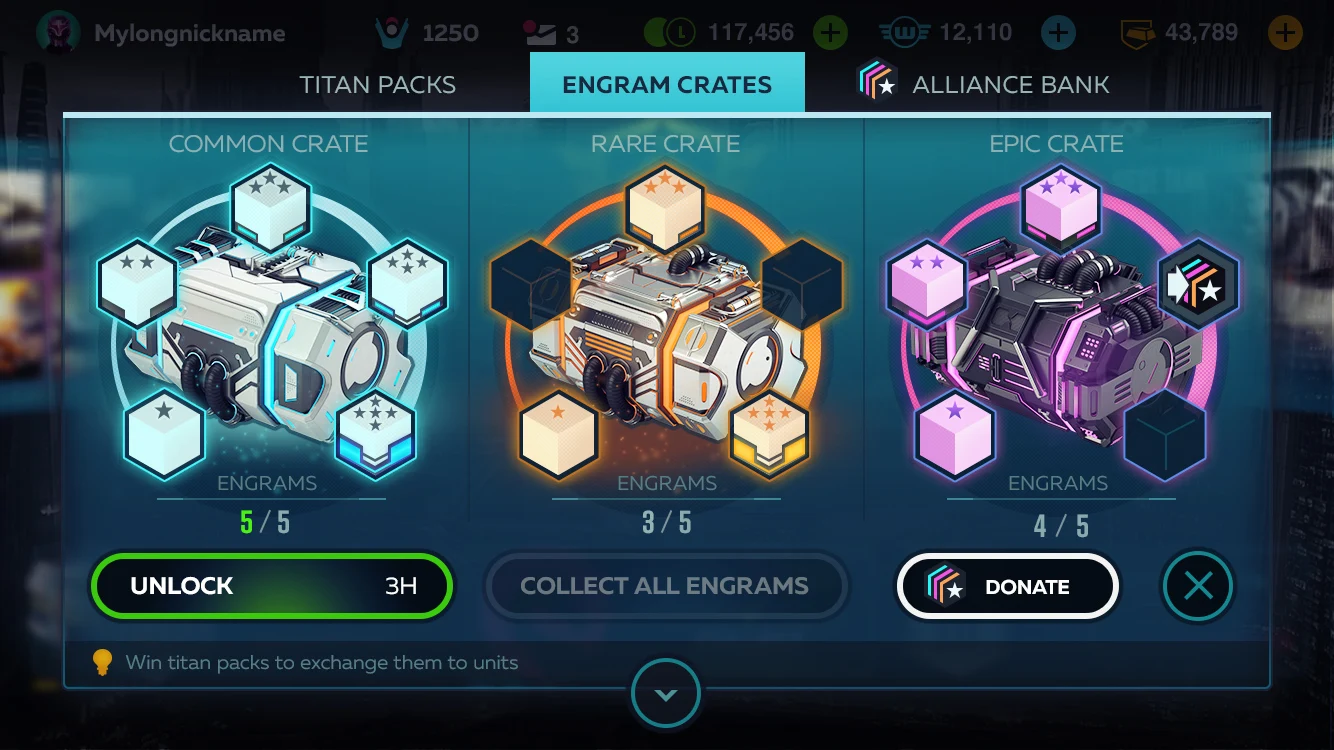Open the Alliance Bank tab
The width and height of the screenshot is (1334, 750).
click(x=986, y=84)
